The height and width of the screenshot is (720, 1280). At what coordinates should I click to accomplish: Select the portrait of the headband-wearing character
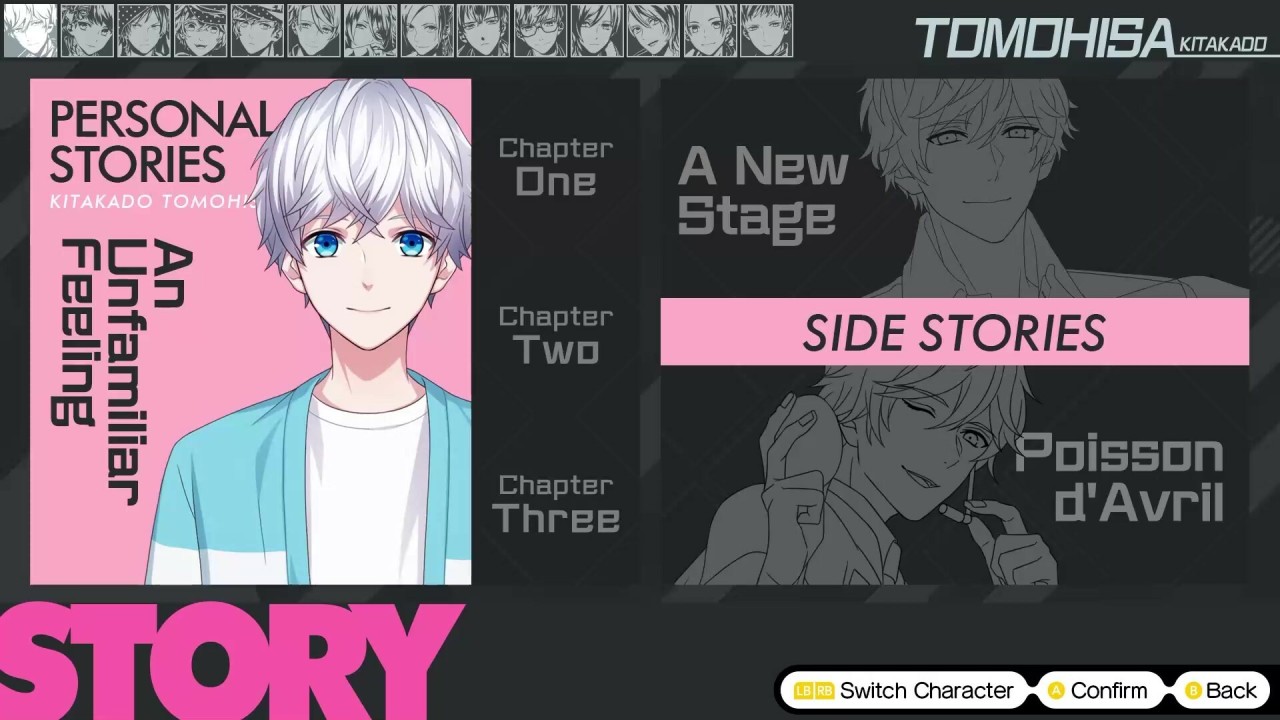pos(200,31)
